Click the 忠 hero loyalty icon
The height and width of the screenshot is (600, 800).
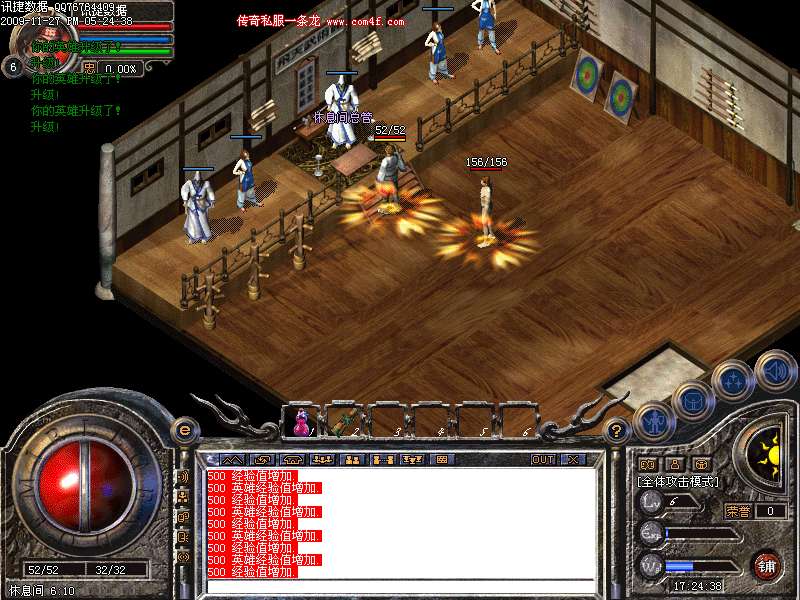tap(90, 68)
